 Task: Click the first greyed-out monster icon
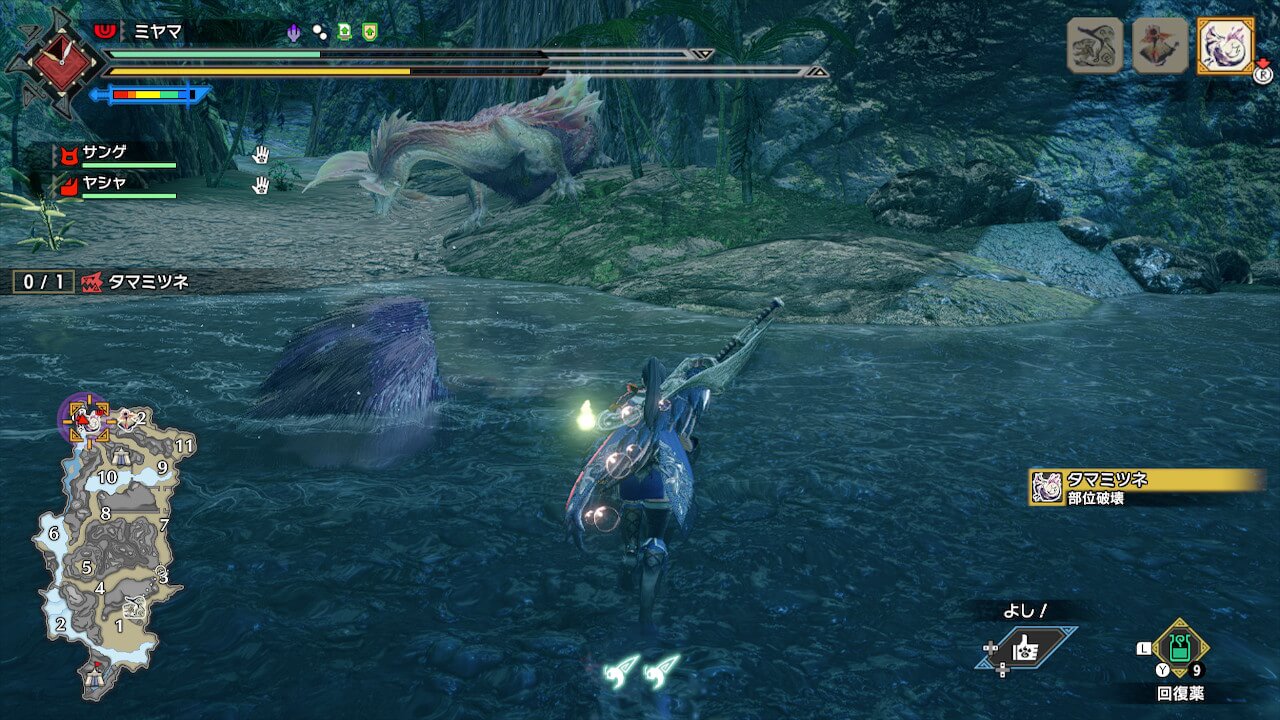coord(1095,46)
